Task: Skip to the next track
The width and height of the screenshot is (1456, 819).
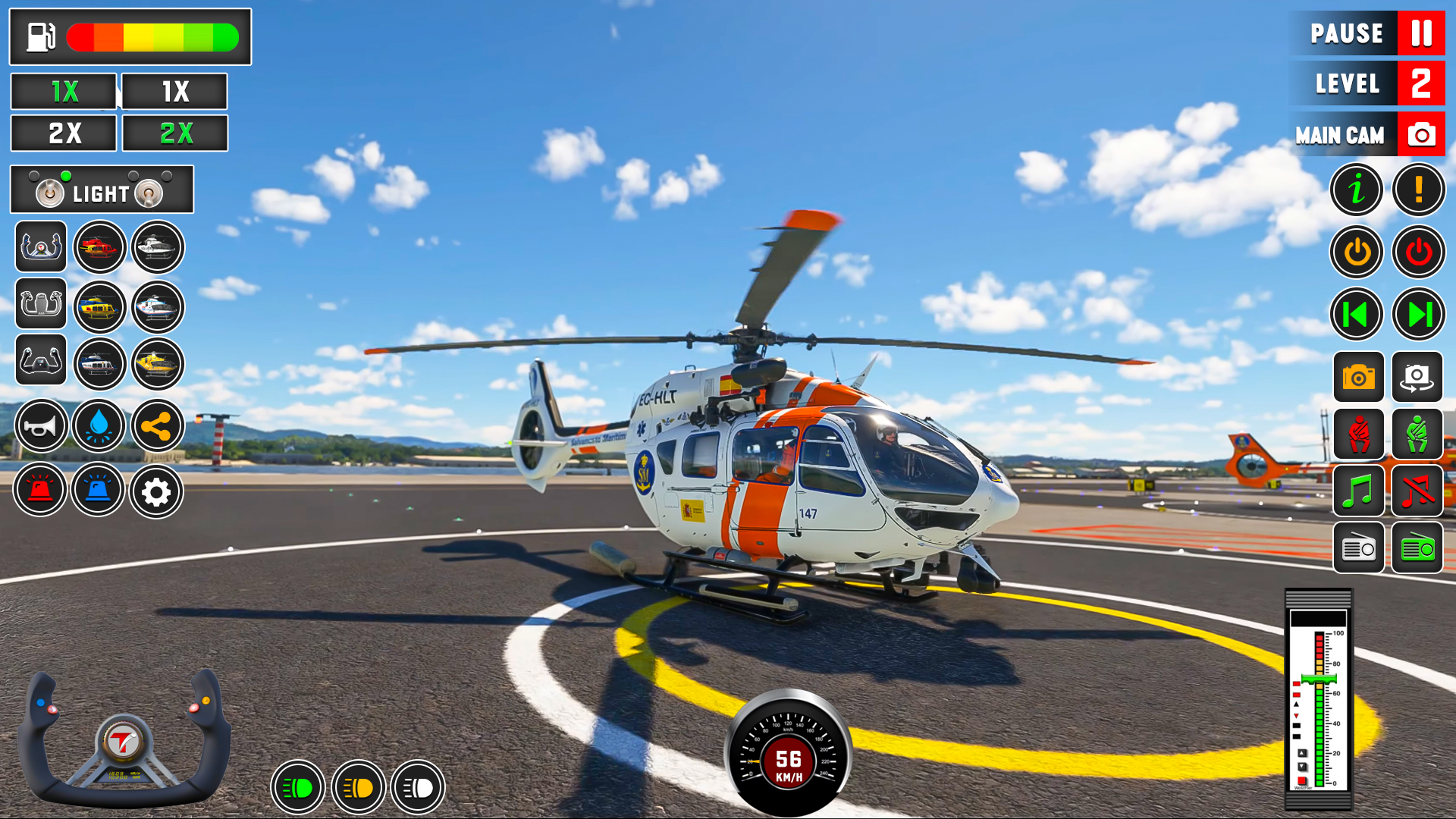Action: [1418, 314]
